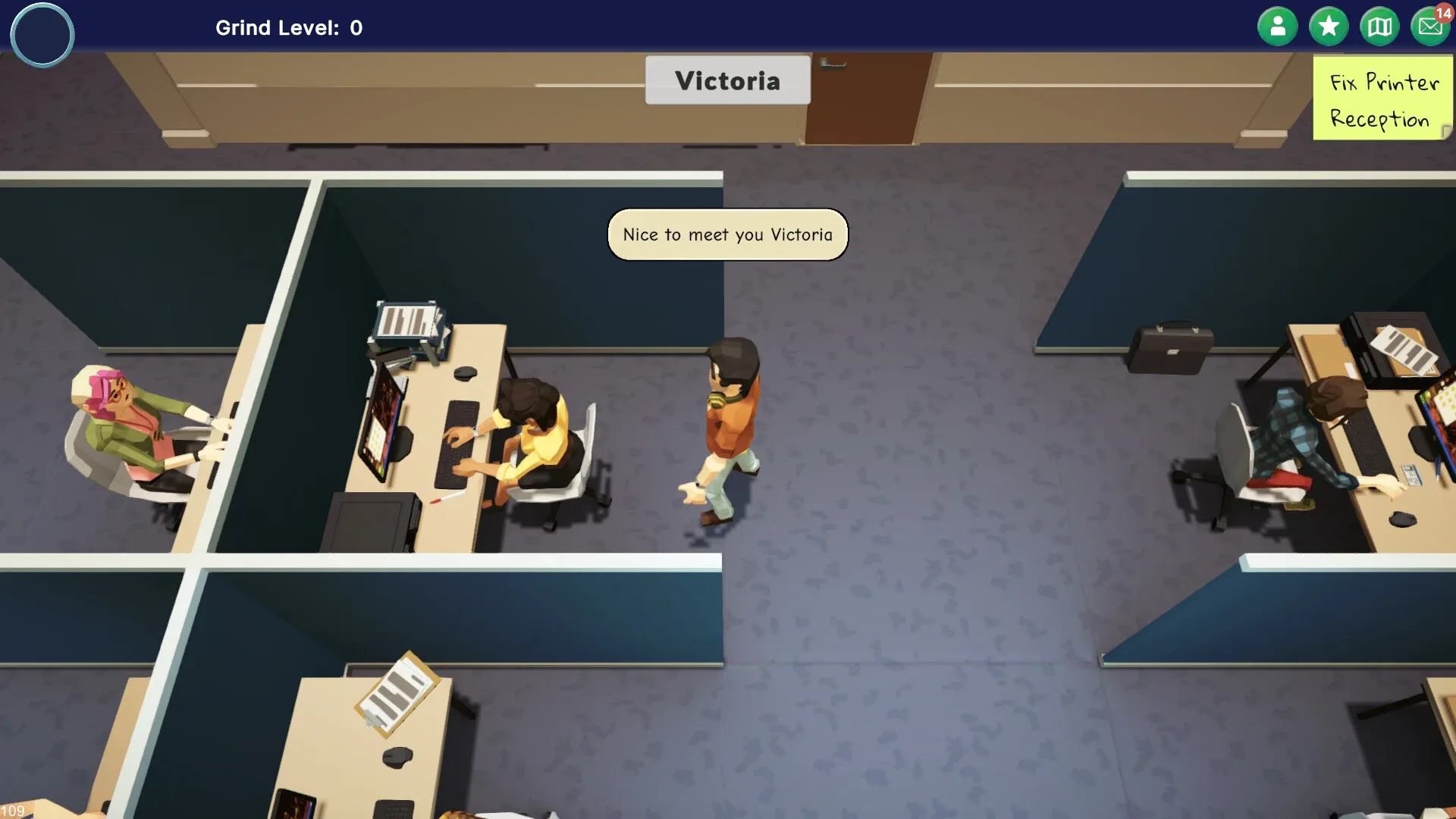Image resolution: width=1456 pixels, height=819 pixels.
Task: Open the star achievements panel
Action: [x=1328, y=25]
